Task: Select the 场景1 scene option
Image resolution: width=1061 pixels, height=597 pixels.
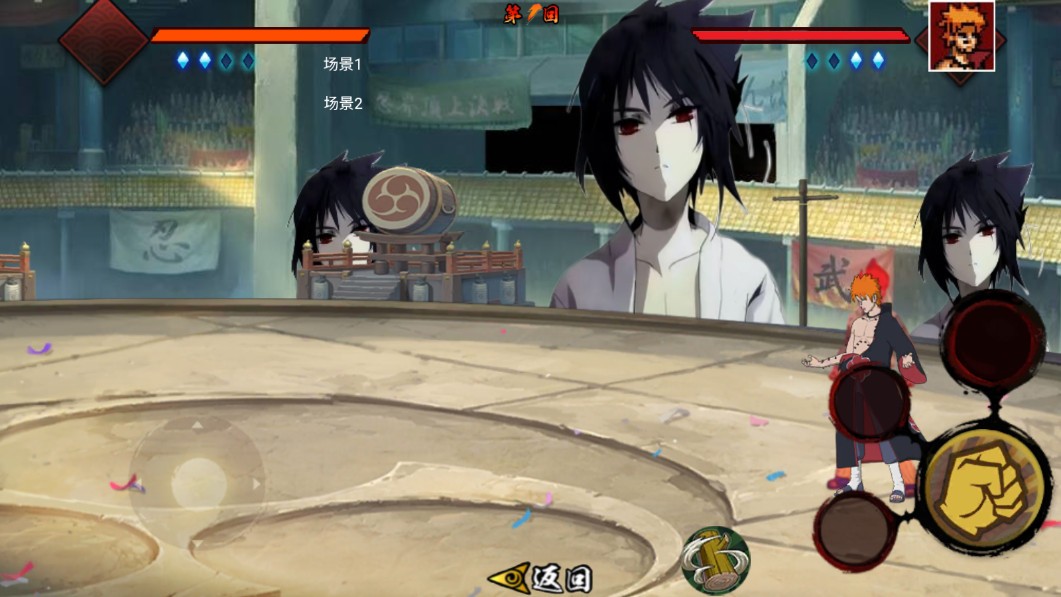Action: pyautogui.click(x=342, y=64)
